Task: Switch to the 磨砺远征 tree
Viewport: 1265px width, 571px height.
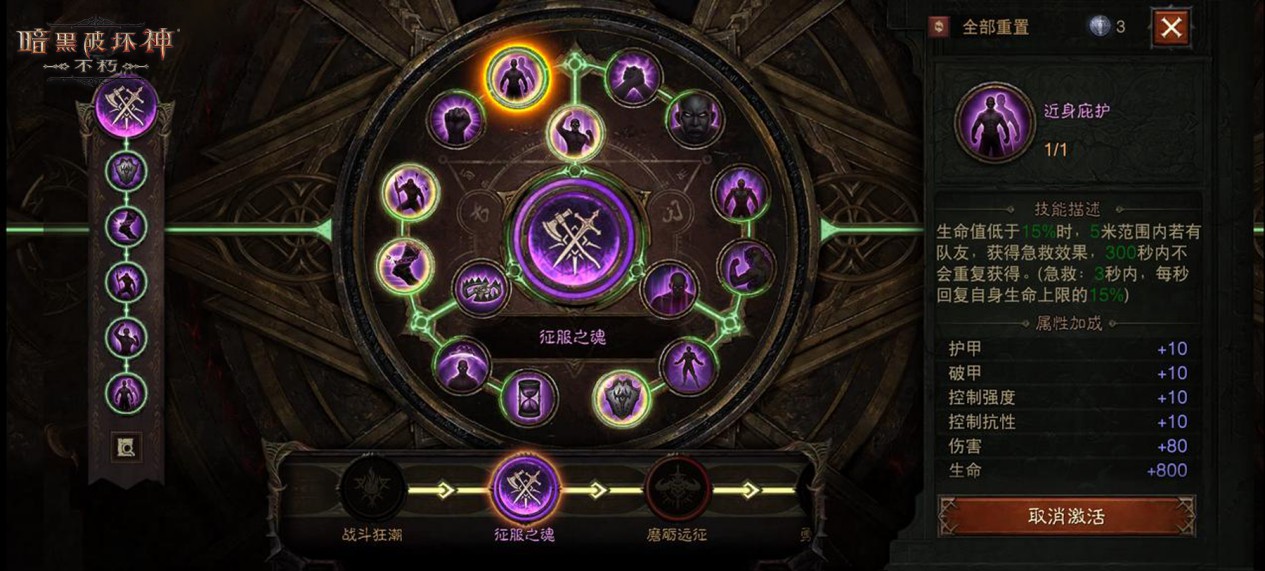Action: (677, 491)
